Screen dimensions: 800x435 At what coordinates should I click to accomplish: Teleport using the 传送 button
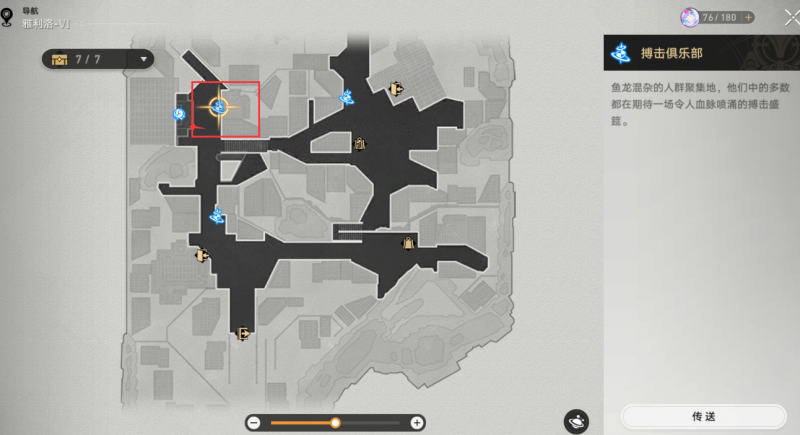click(703, 416)
